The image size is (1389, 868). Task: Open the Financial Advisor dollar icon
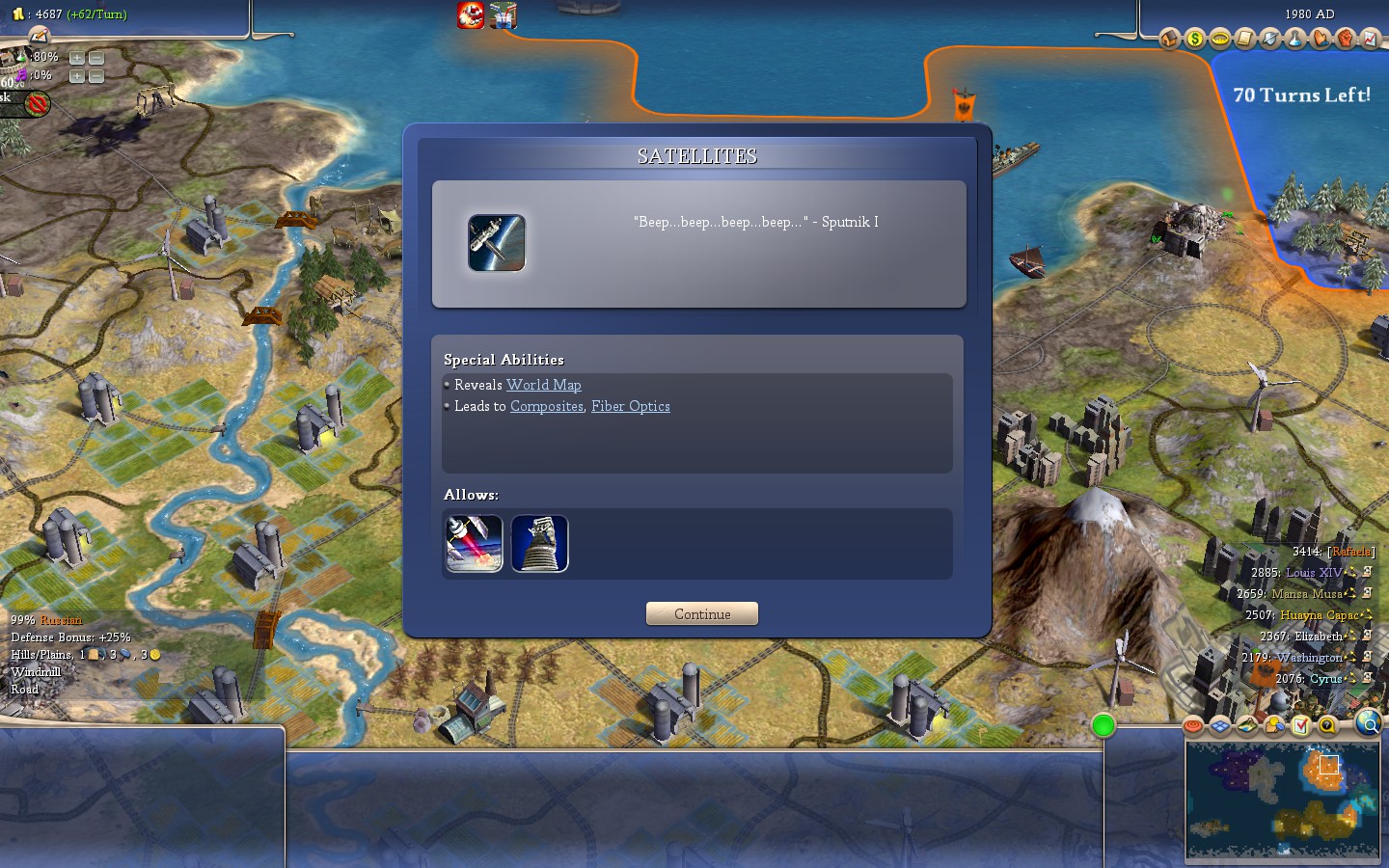pos(1194,40)
